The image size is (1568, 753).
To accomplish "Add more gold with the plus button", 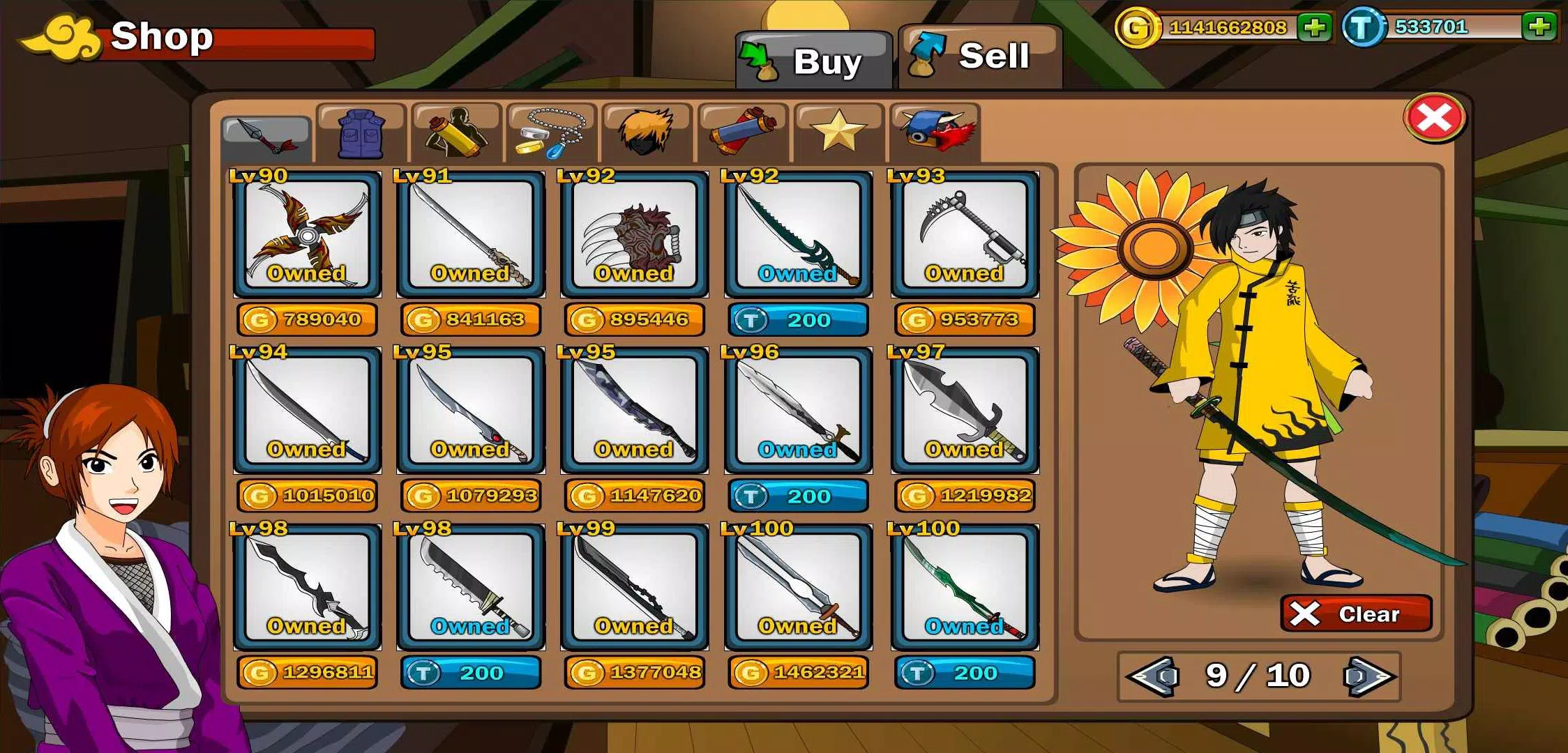I will tap(1314, 28).
